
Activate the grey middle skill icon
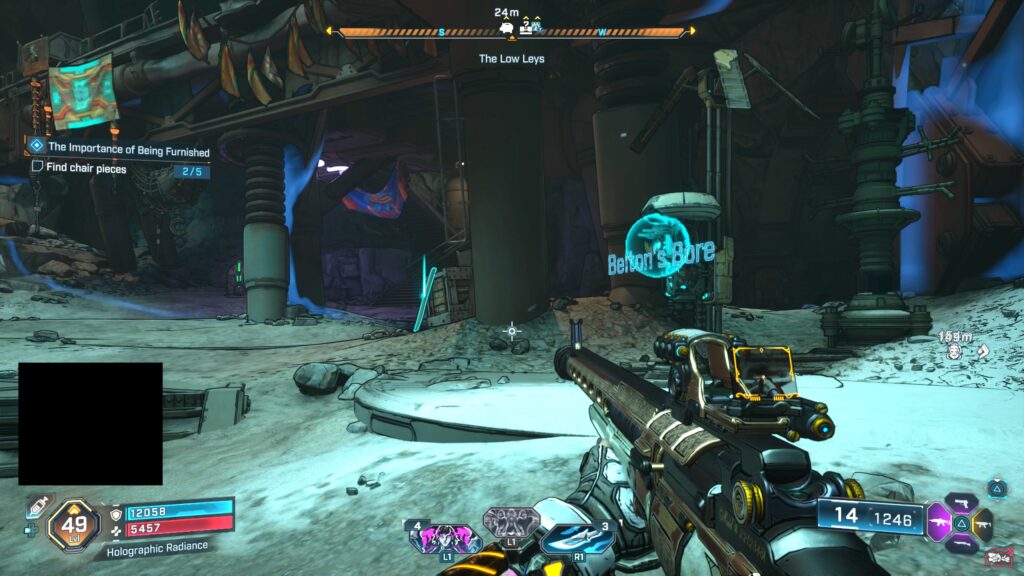(511, 522)
